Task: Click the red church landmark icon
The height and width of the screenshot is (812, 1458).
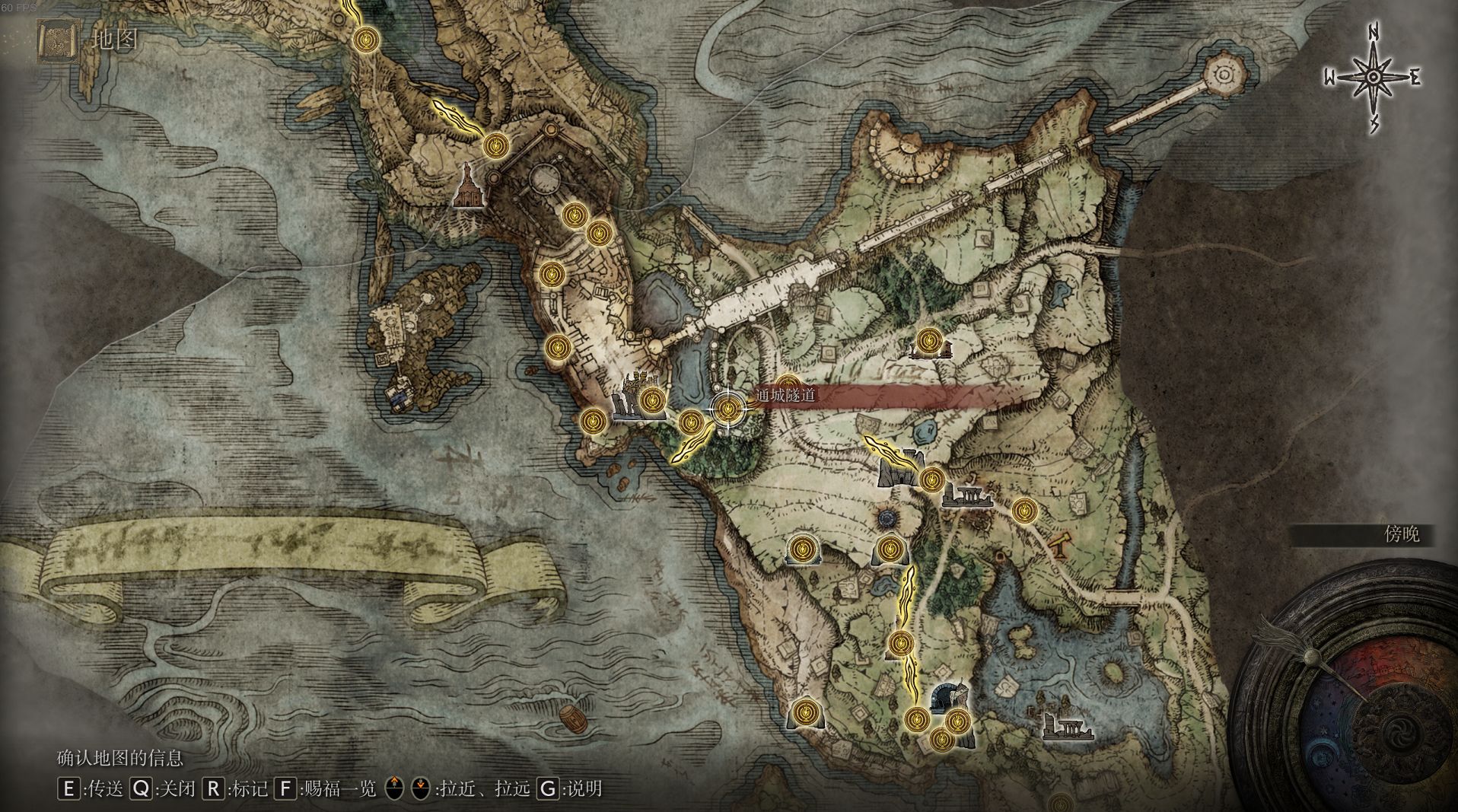Action: (469, 187)
